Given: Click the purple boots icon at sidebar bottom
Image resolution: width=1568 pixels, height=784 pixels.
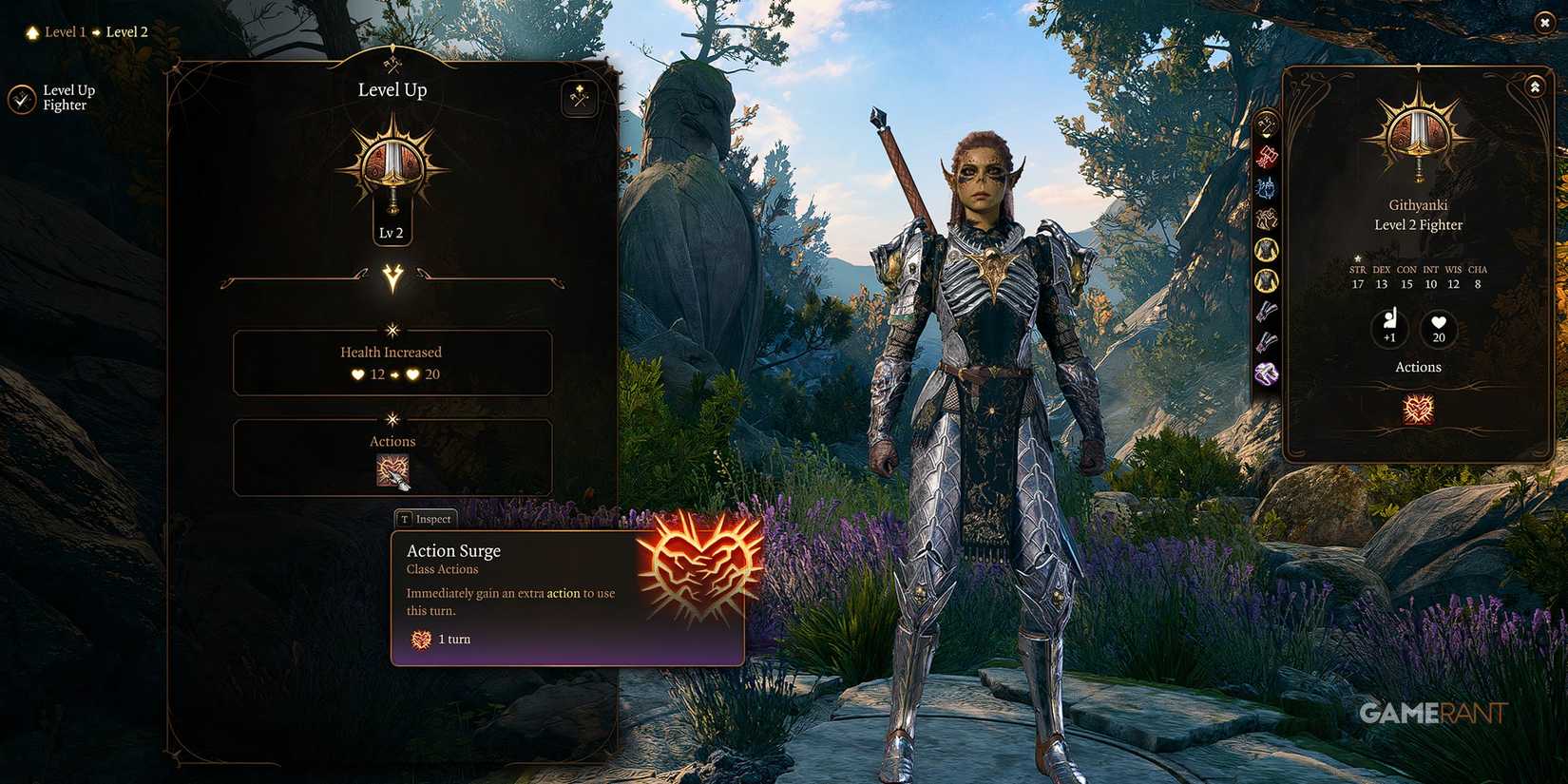Looking at the screenshot, I should [1267, 371].
